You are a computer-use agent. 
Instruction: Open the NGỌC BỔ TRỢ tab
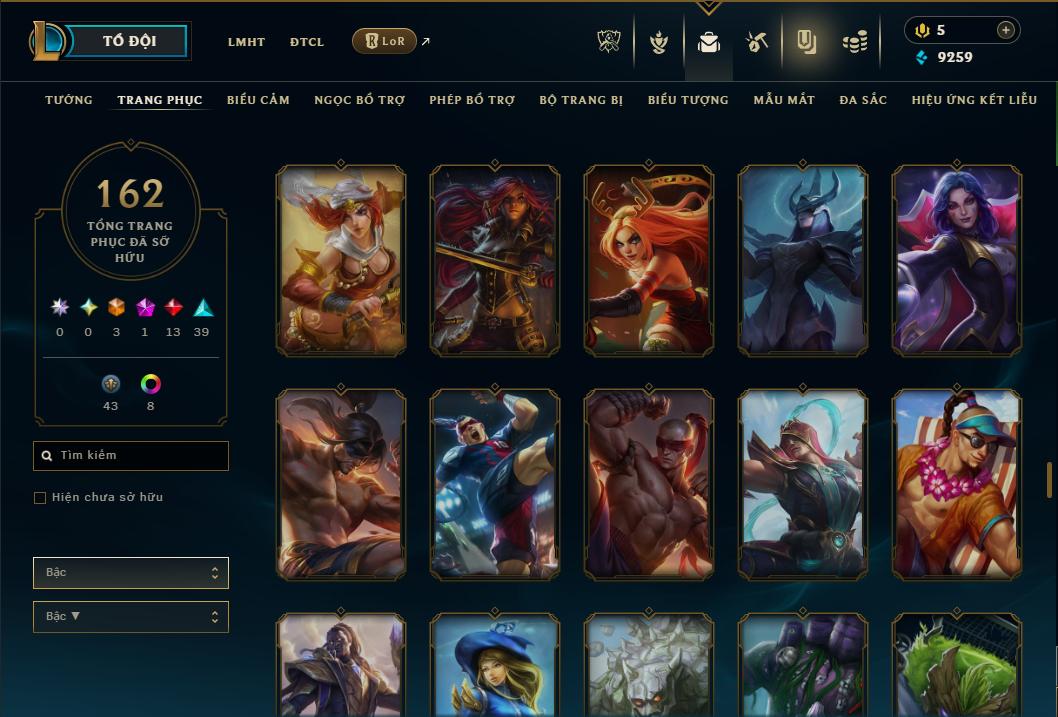pos(360,100)
